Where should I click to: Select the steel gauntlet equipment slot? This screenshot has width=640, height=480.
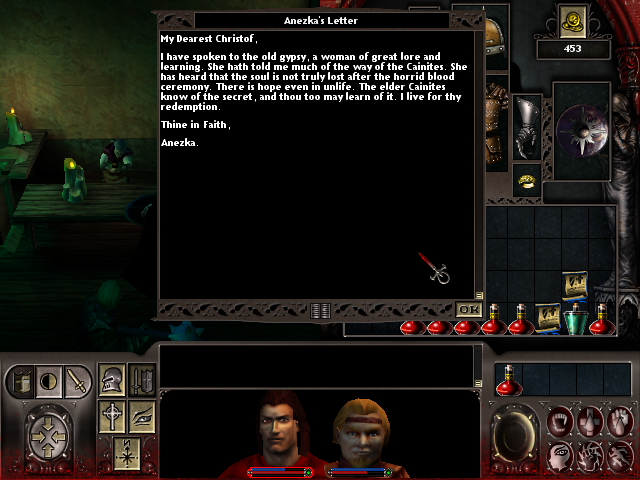click(527, 130)
